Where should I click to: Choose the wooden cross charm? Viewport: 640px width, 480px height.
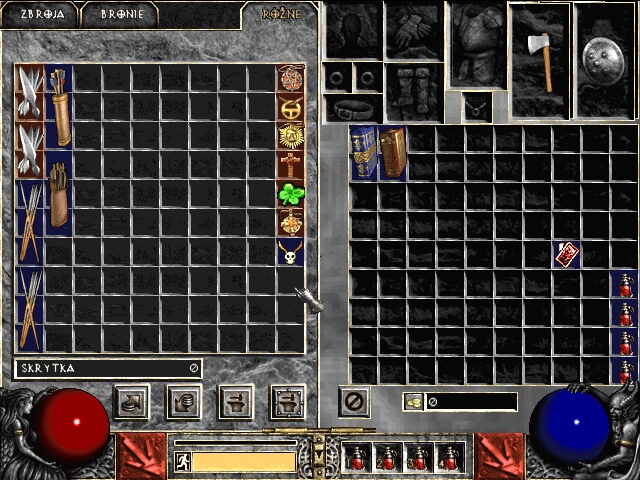point(291,165)
